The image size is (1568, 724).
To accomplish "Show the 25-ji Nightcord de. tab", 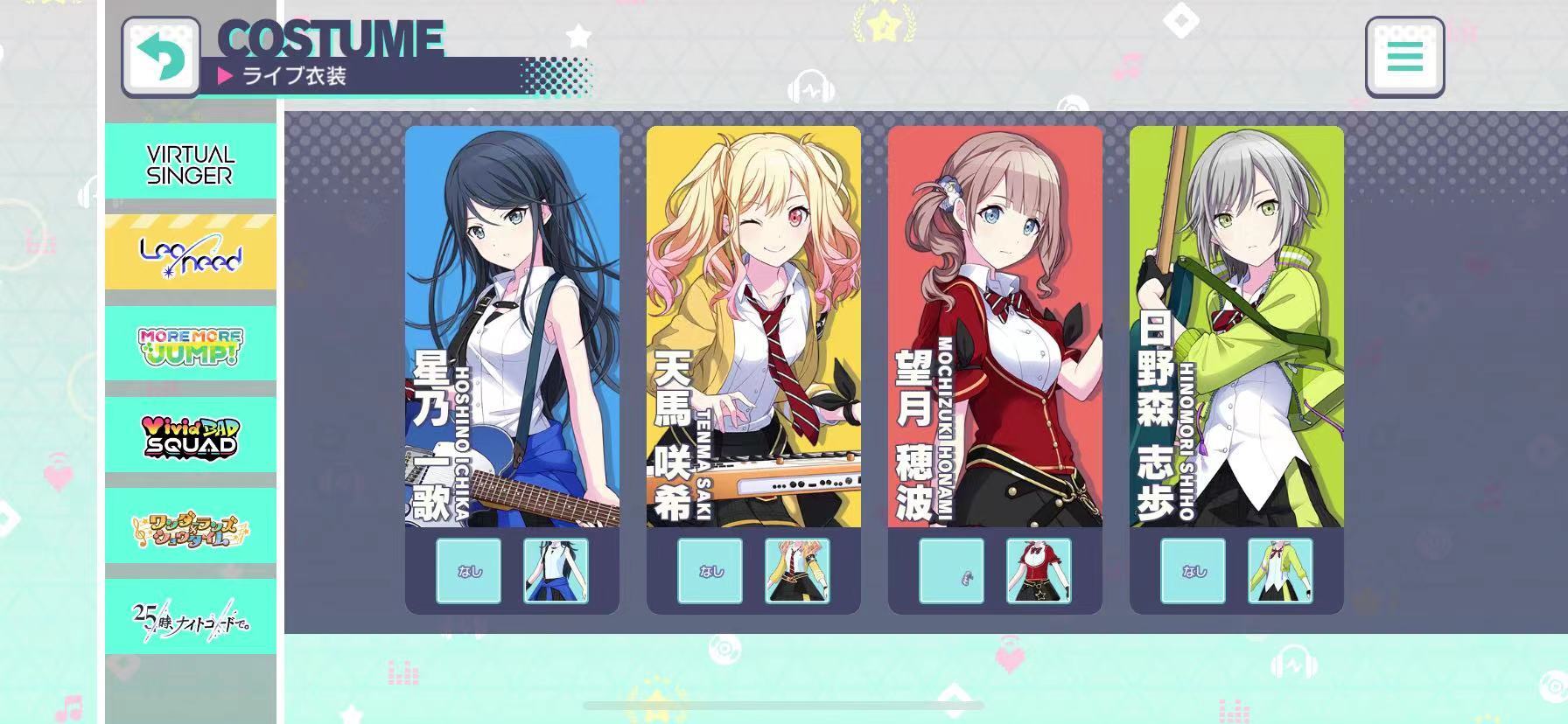I will 191,616.
